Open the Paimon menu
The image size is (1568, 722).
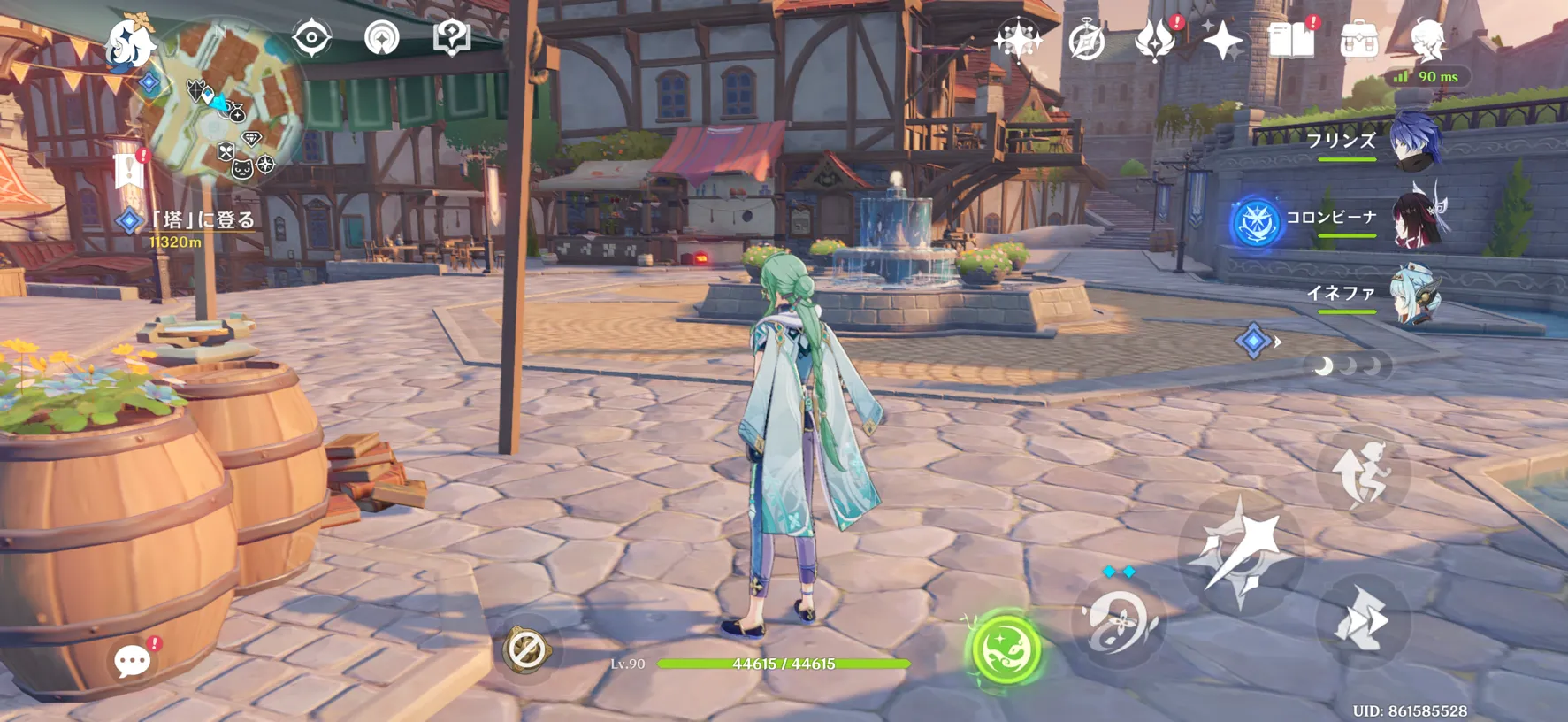128,42
